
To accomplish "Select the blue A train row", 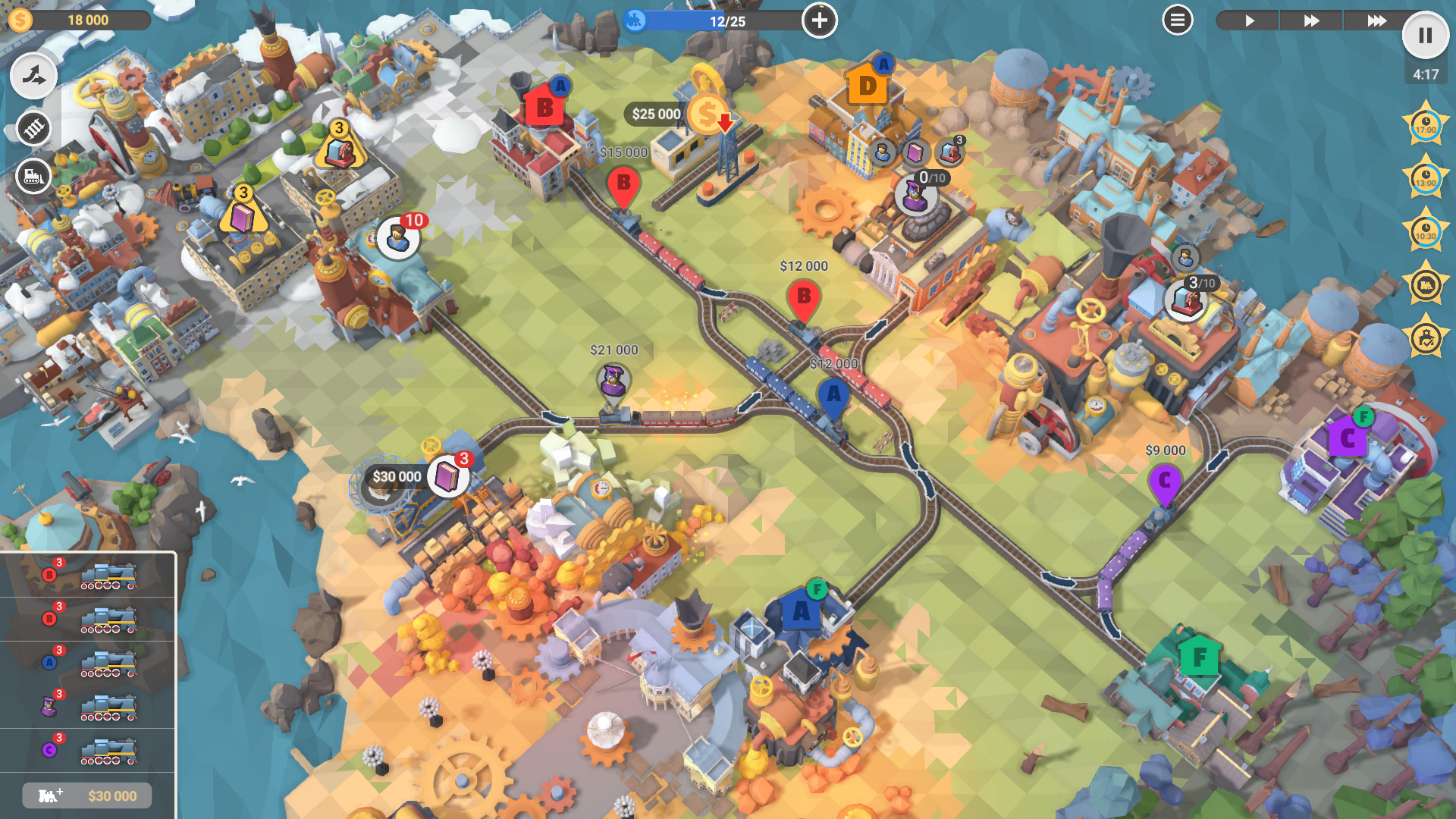I will (x=87, y=662).
